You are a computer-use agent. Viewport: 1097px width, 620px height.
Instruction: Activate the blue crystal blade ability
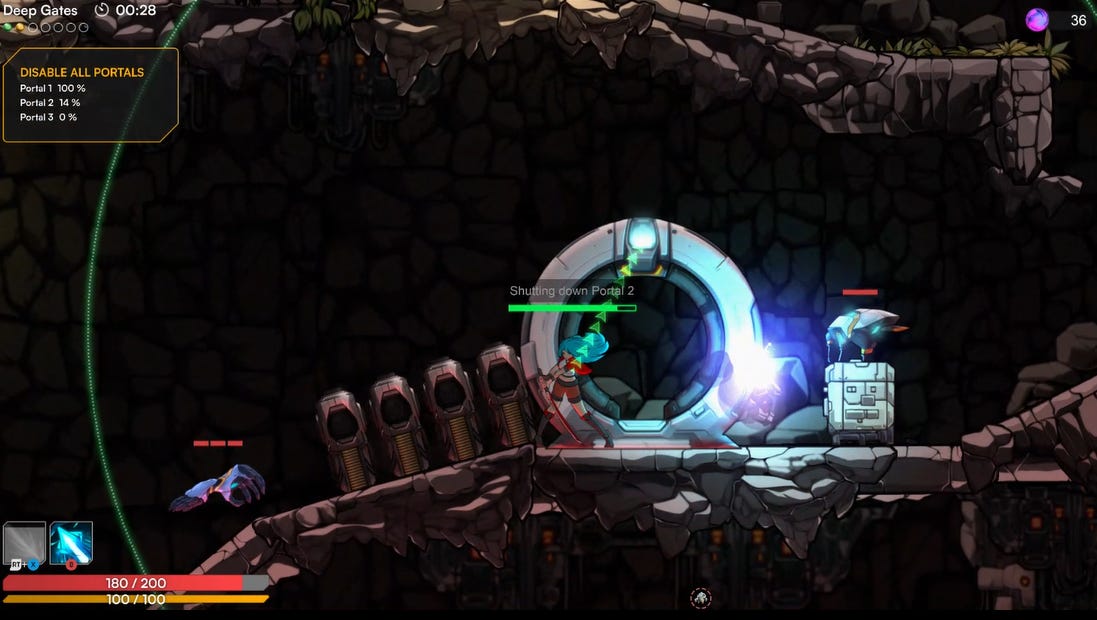pos(71,543)
